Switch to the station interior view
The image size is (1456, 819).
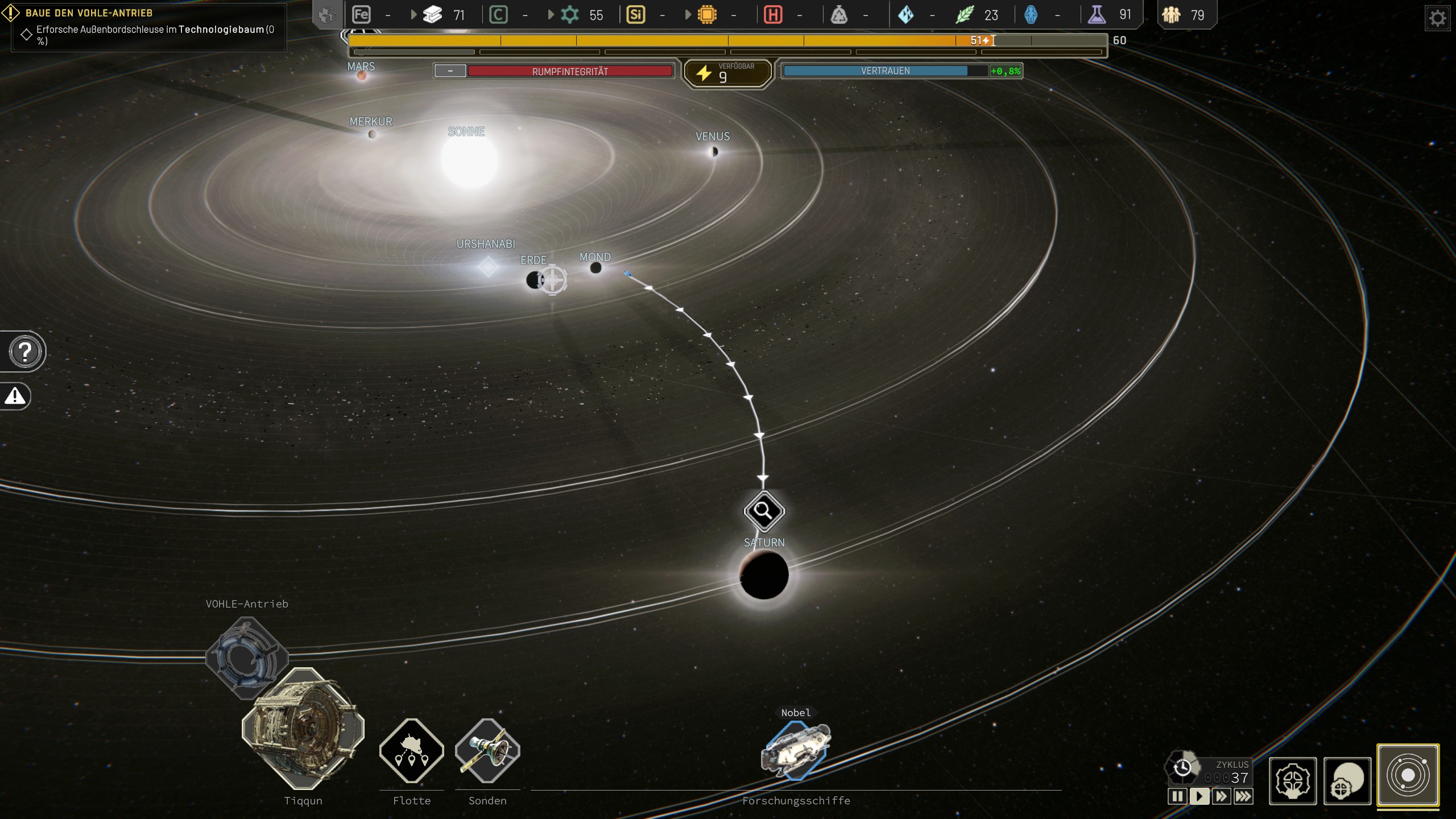pos(1292,781)
